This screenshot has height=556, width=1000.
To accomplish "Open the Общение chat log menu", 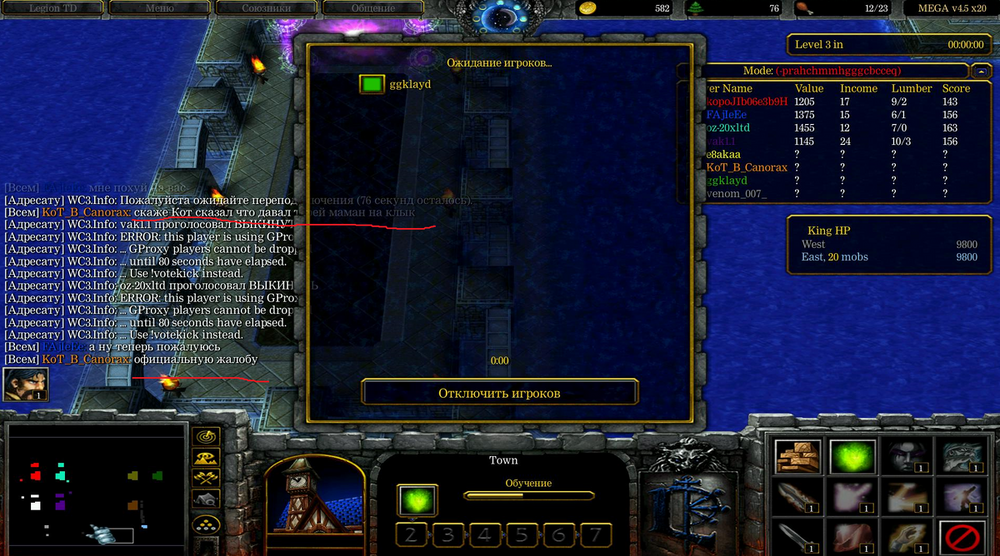I will (x=372, y=8).
